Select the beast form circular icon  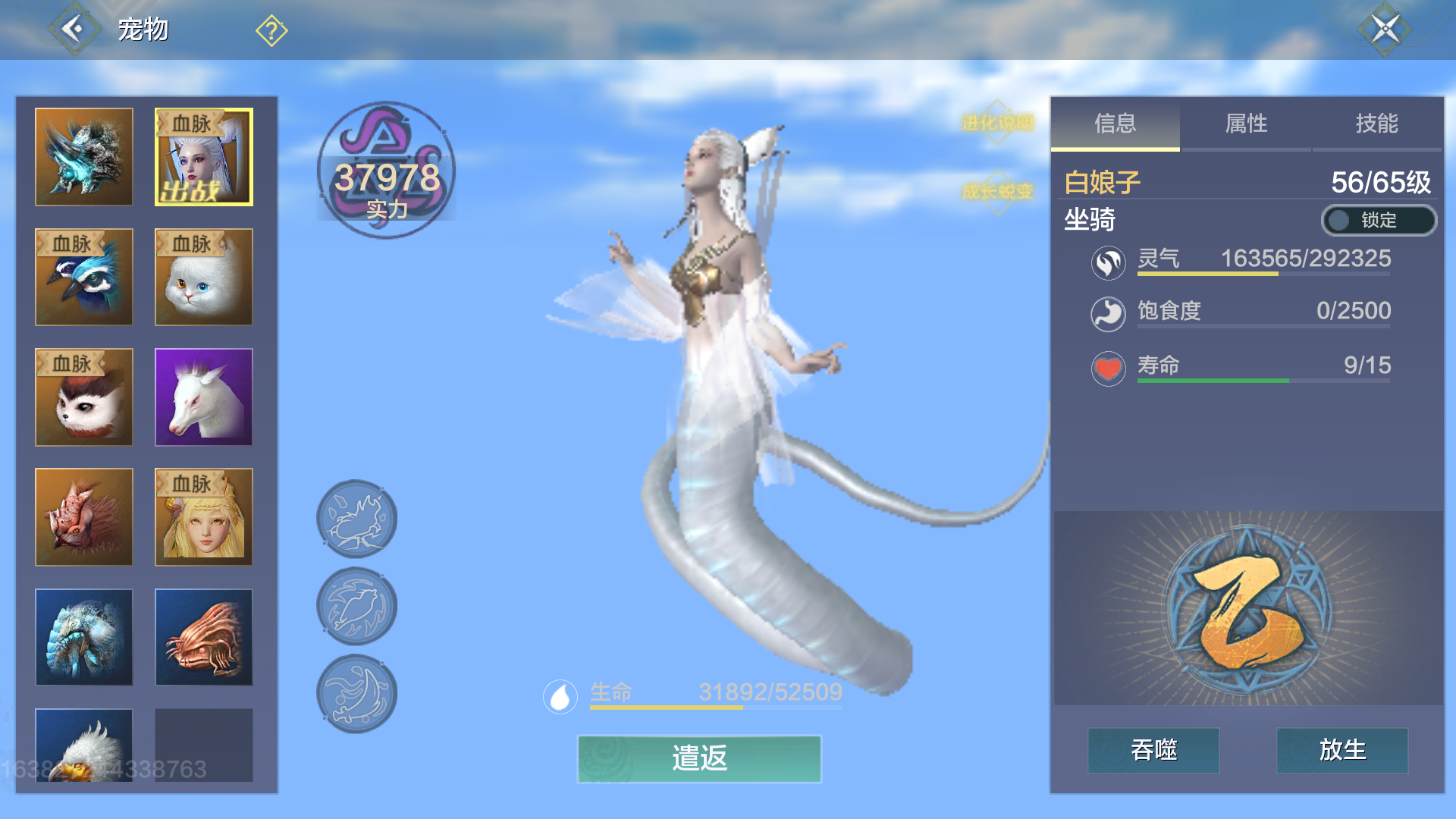click(x=356, y=518)
